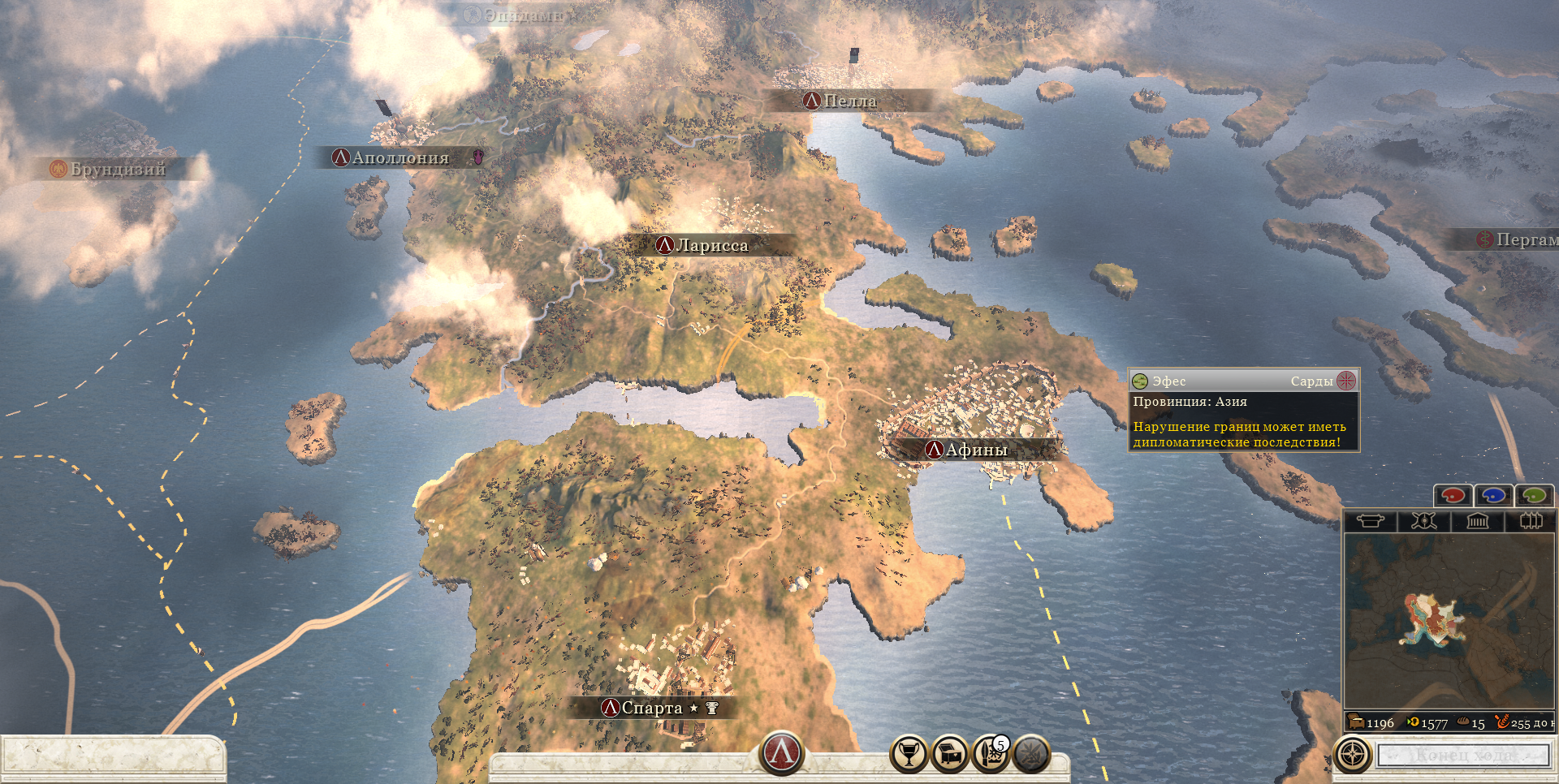The width and height of the screenshot is (1559, 784).
Task: Switch to the blue palette map filter
Action: (x=1493, y=495)
